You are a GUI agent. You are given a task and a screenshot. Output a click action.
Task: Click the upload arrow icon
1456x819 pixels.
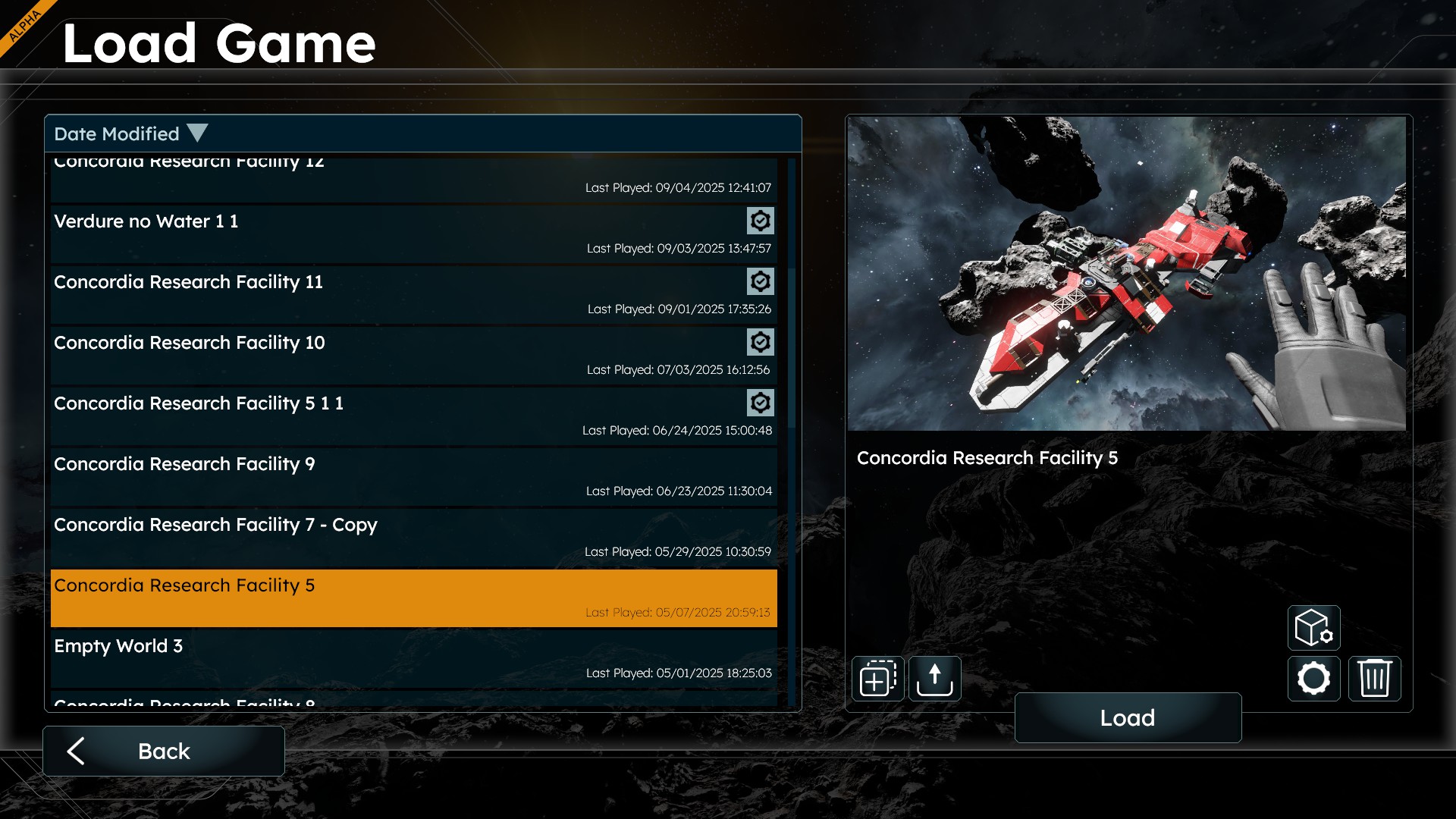934,678
